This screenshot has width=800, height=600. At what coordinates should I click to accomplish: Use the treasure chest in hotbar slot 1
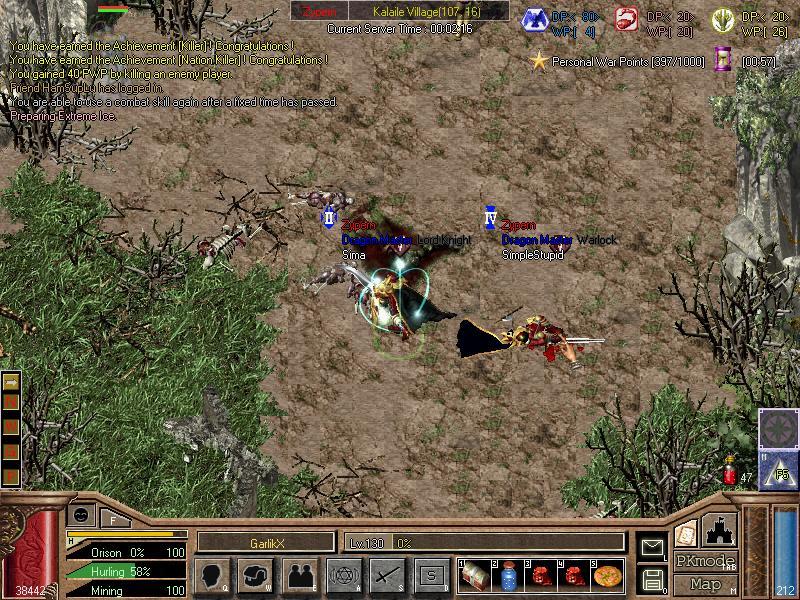pyautogui.click(x=476, y=575)
